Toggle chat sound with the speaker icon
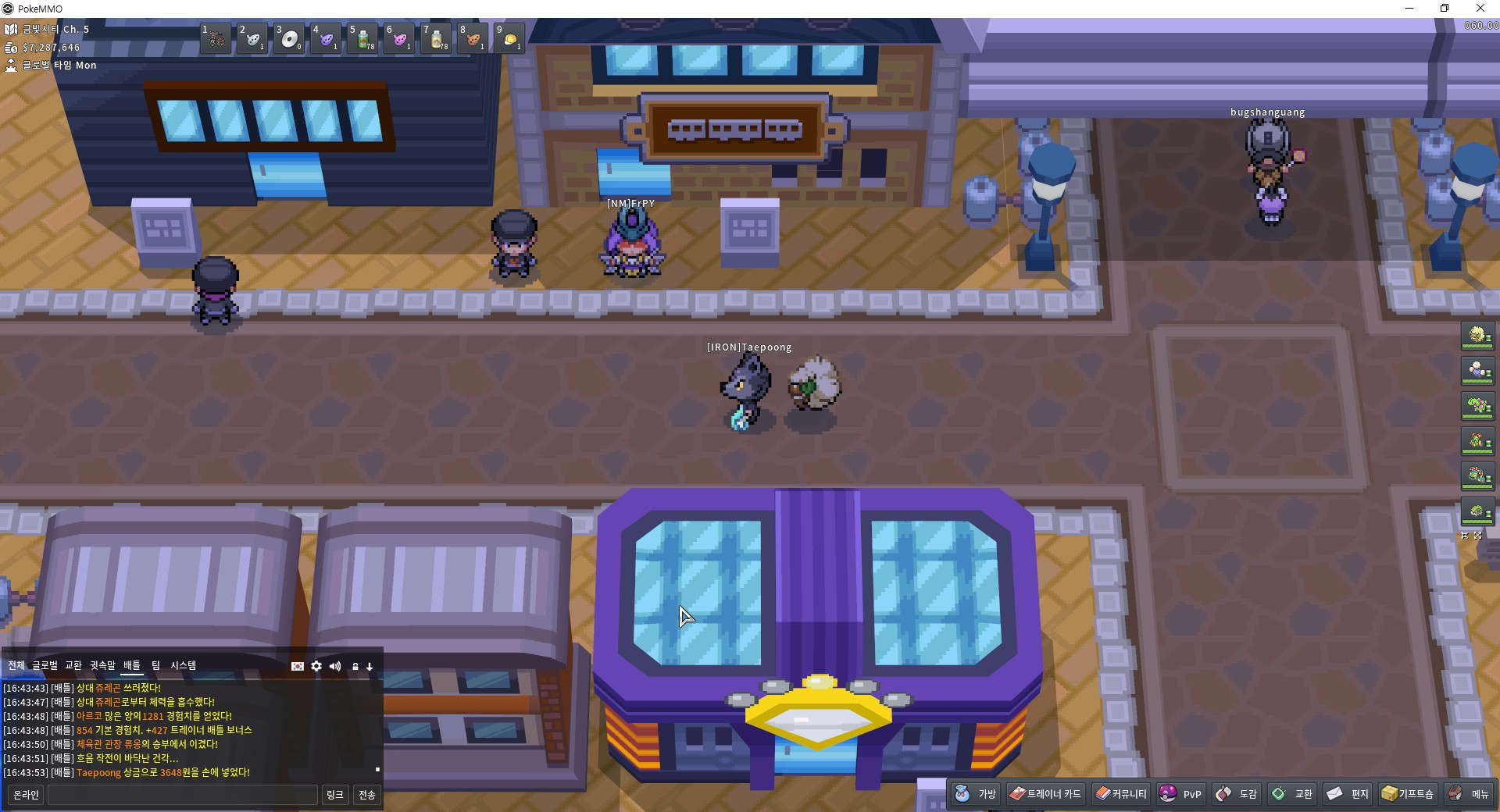This screenshot has width=1500, height=812. coord(335,666)
